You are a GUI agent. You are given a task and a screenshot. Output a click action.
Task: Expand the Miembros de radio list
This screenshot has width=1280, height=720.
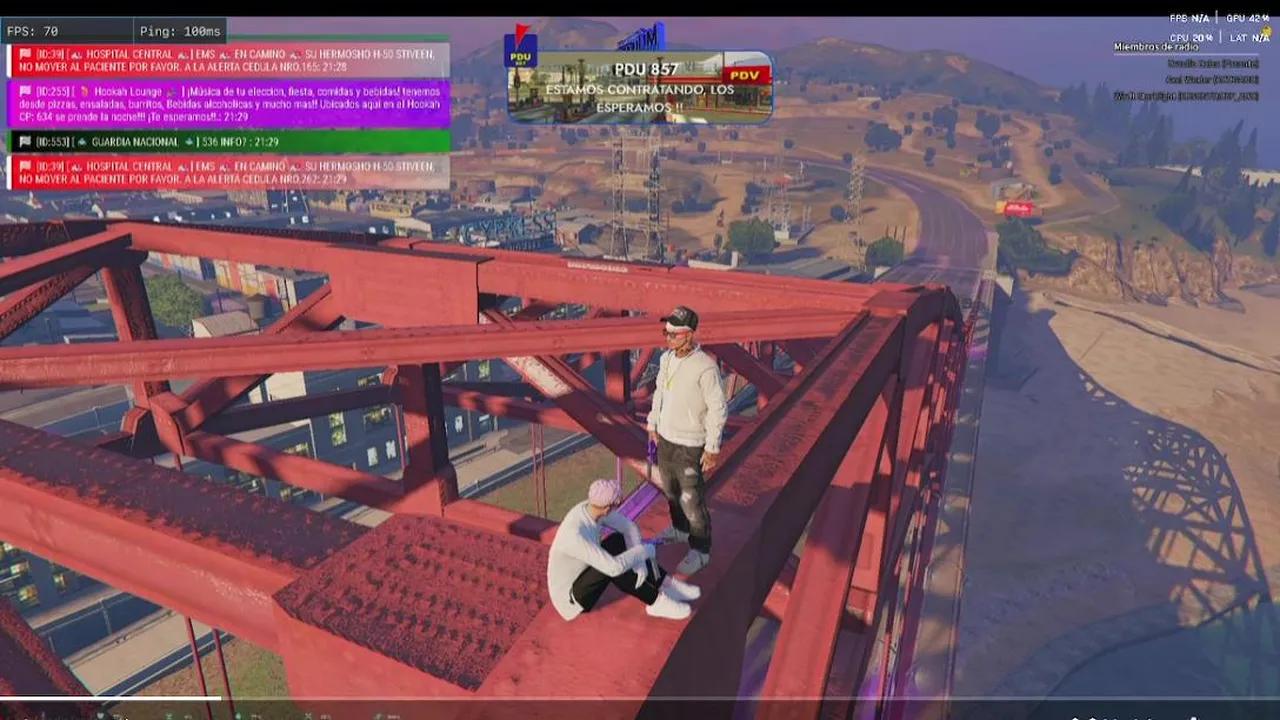click(1156, 47)
